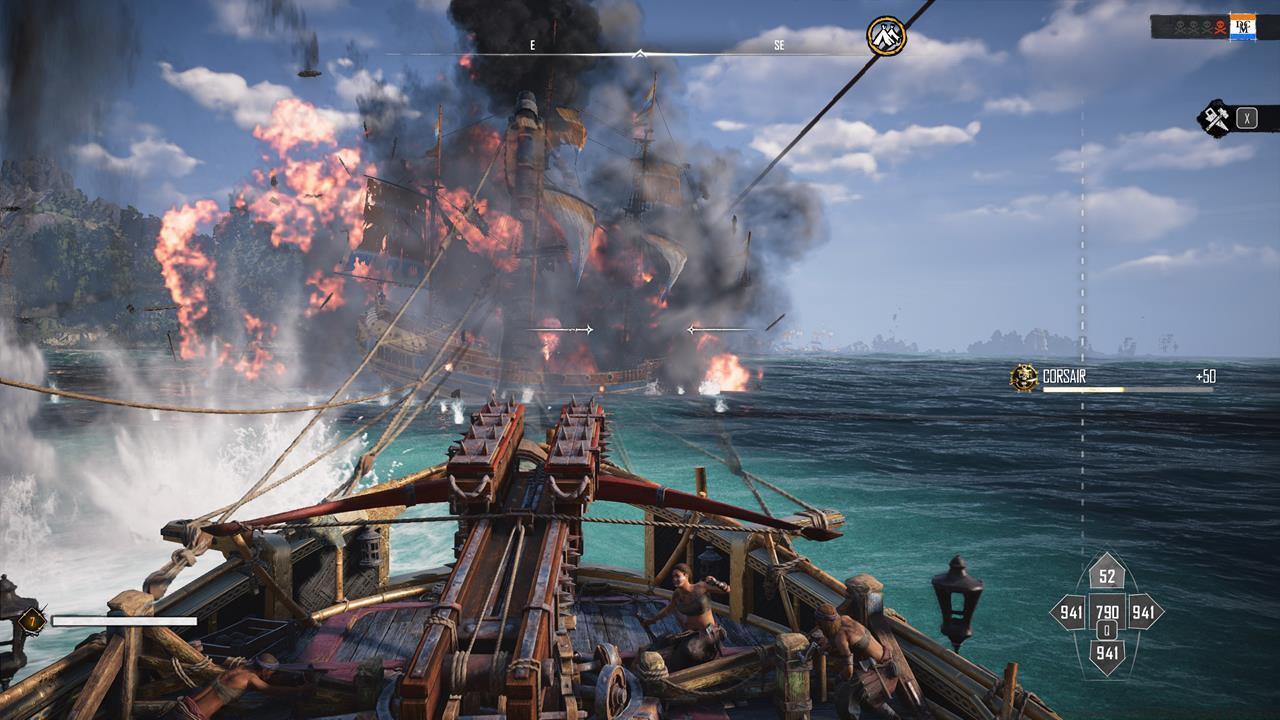Click the crossed hammers brace icon
The image size is (1280, 720).
pos(1218,116)
